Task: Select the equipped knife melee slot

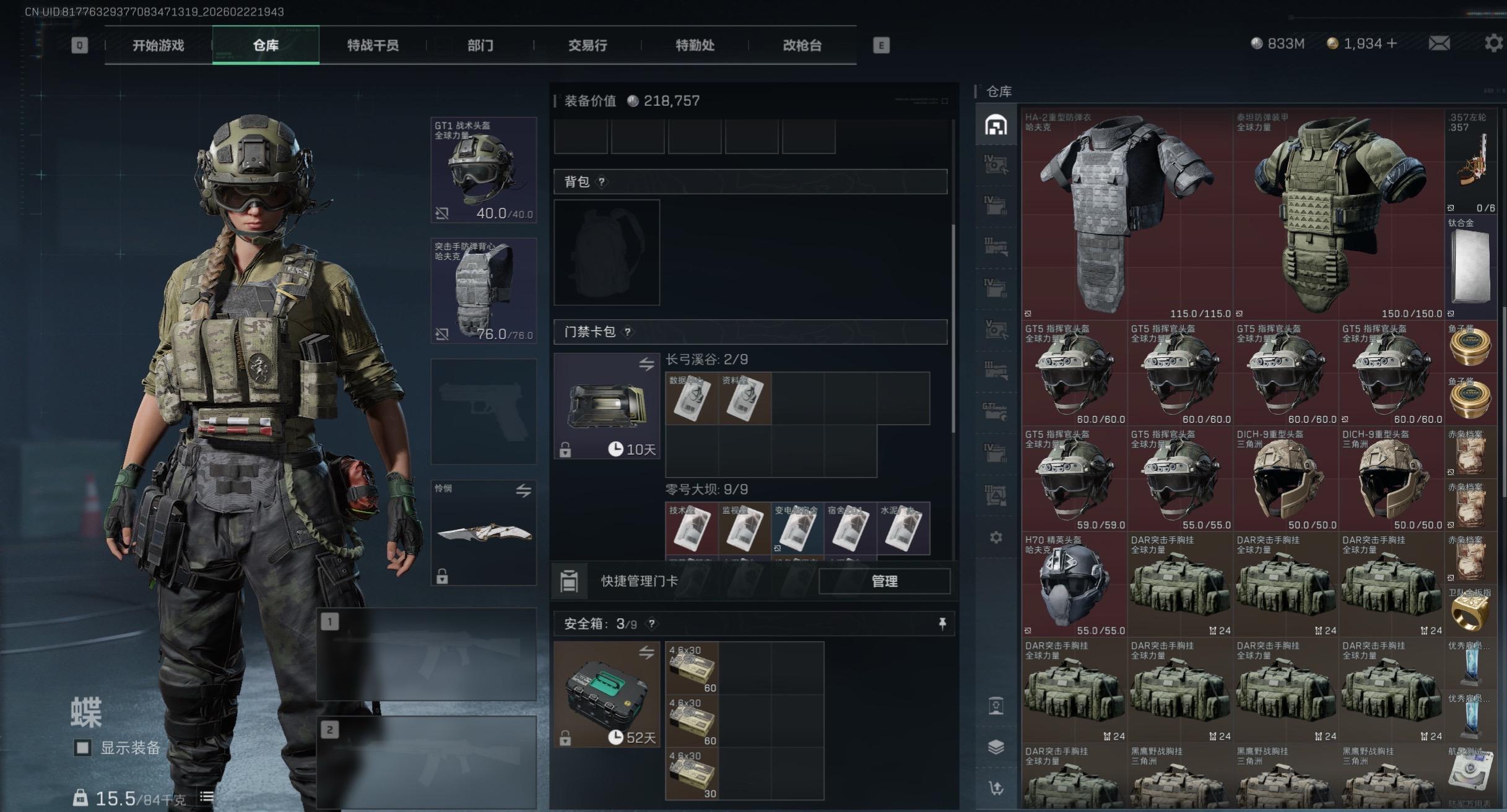Action: [x=484, y=533]
